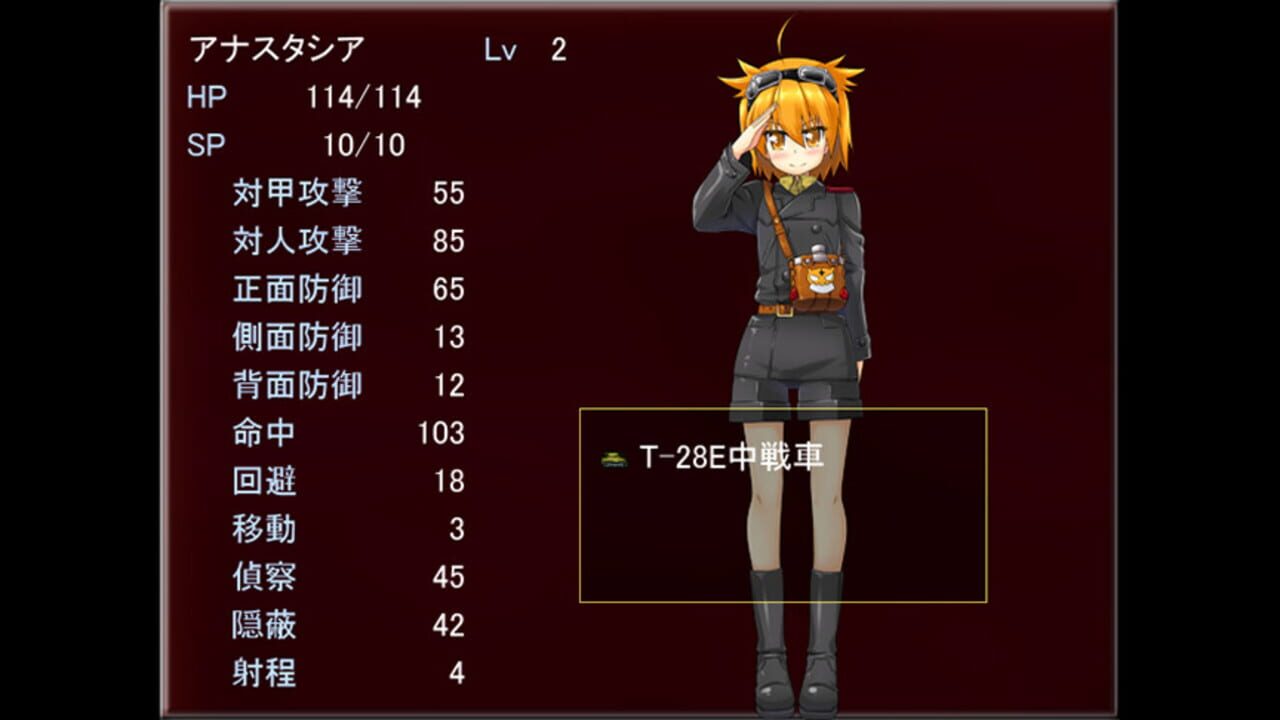Toggle the 隠蔽 concealment stat display
This screenshot has width=1280, height=720.
point(290,625)
